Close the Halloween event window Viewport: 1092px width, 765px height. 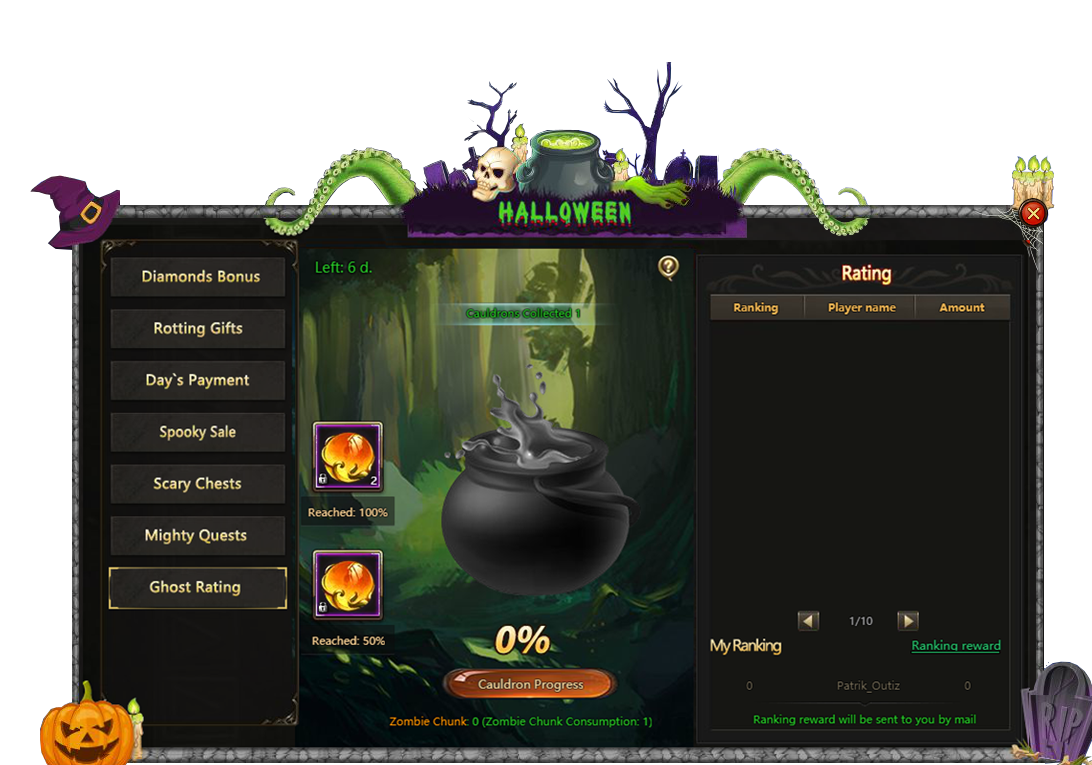point(1034,213)
